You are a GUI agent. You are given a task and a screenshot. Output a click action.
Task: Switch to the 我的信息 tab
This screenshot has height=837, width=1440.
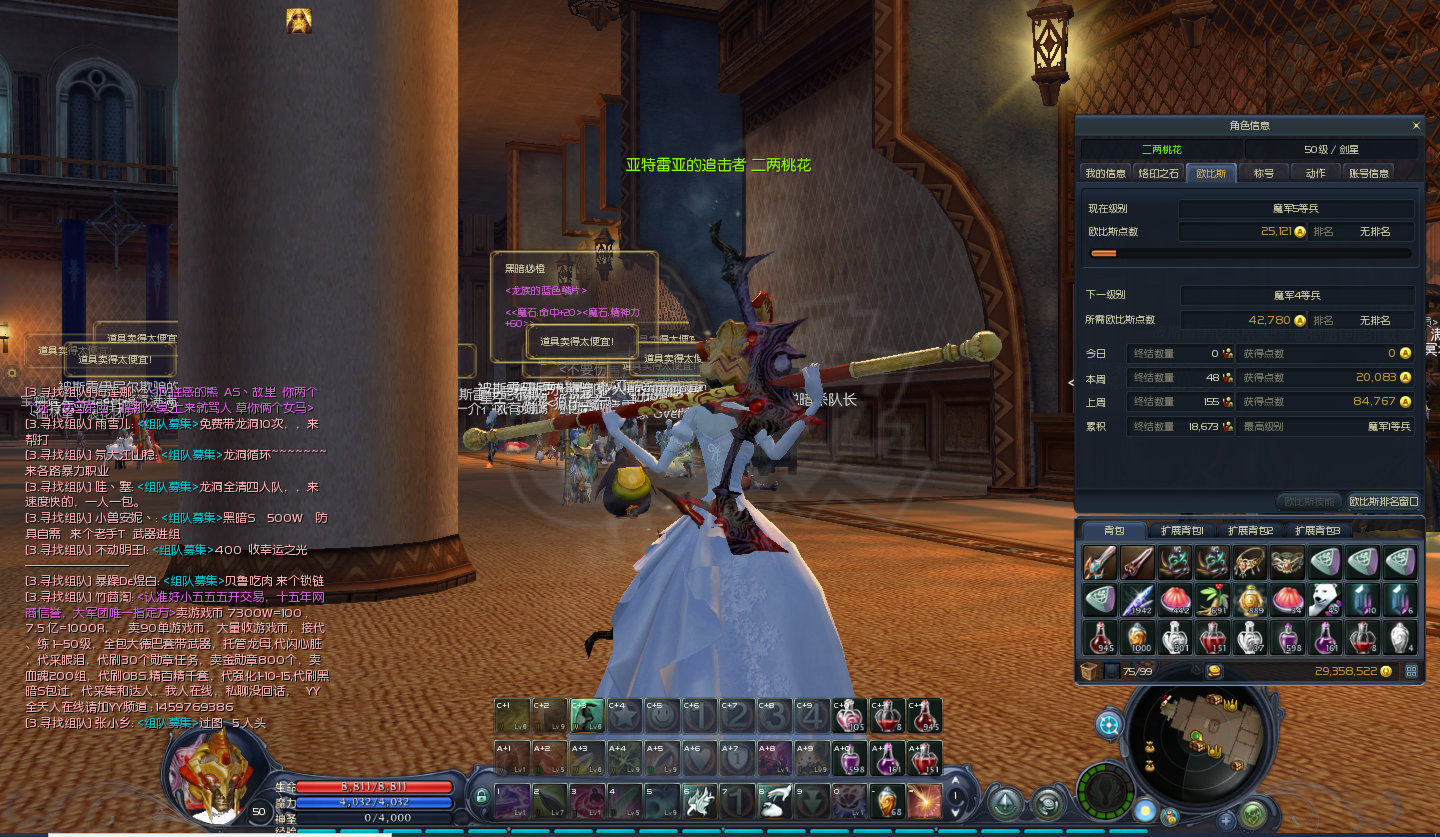[1105, 173]
